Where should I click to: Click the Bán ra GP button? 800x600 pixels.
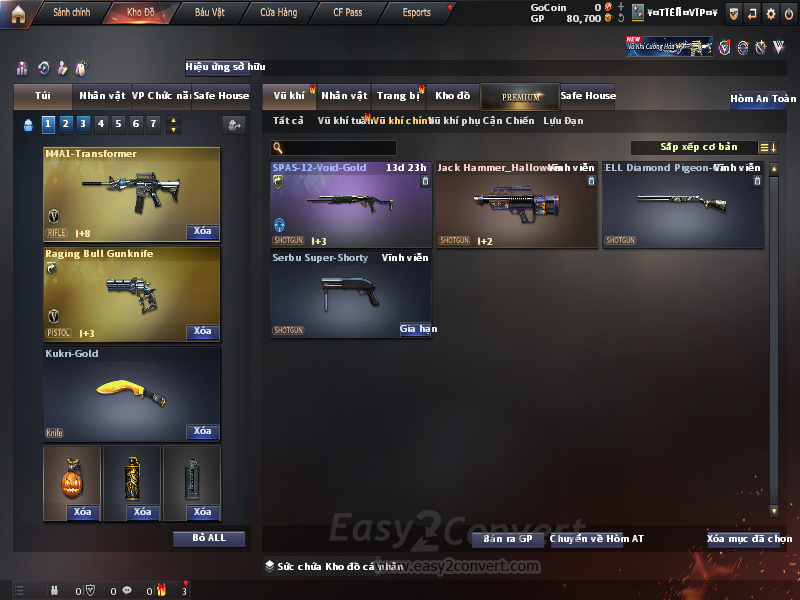tap(507, 539)
